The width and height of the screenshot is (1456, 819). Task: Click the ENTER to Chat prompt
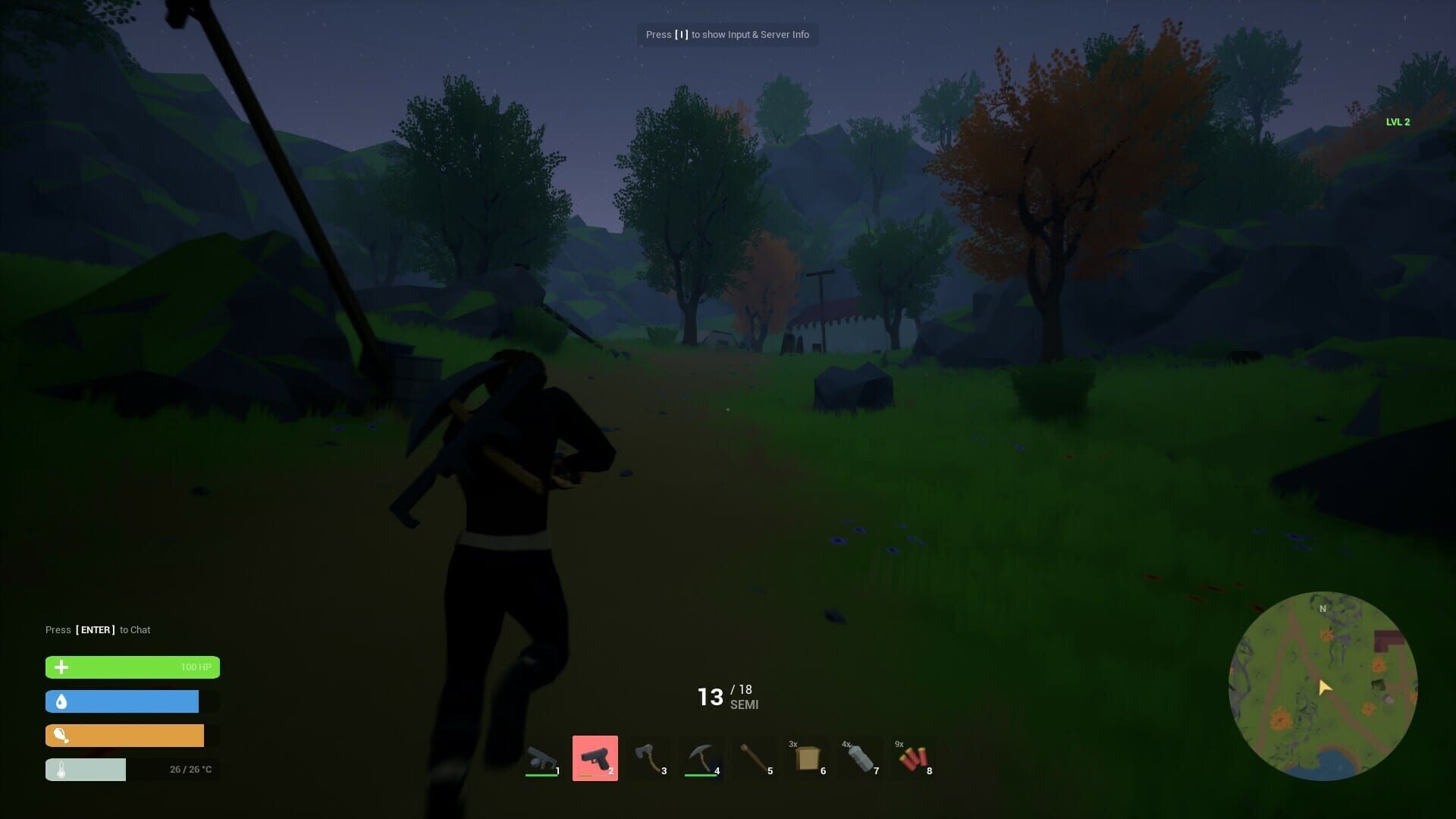point(98,629)
